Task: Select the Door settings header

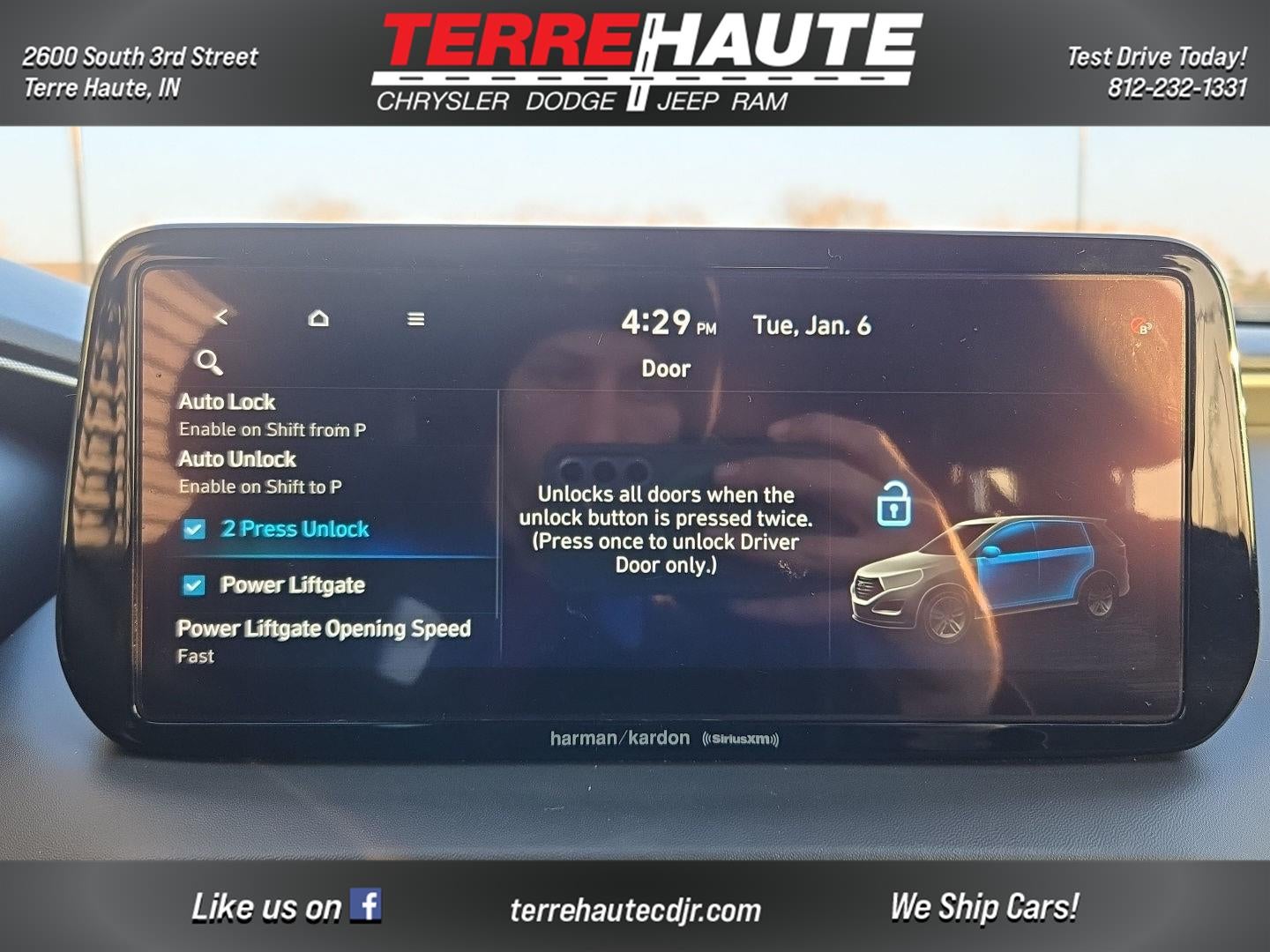Action: click(x=665, y=368)
